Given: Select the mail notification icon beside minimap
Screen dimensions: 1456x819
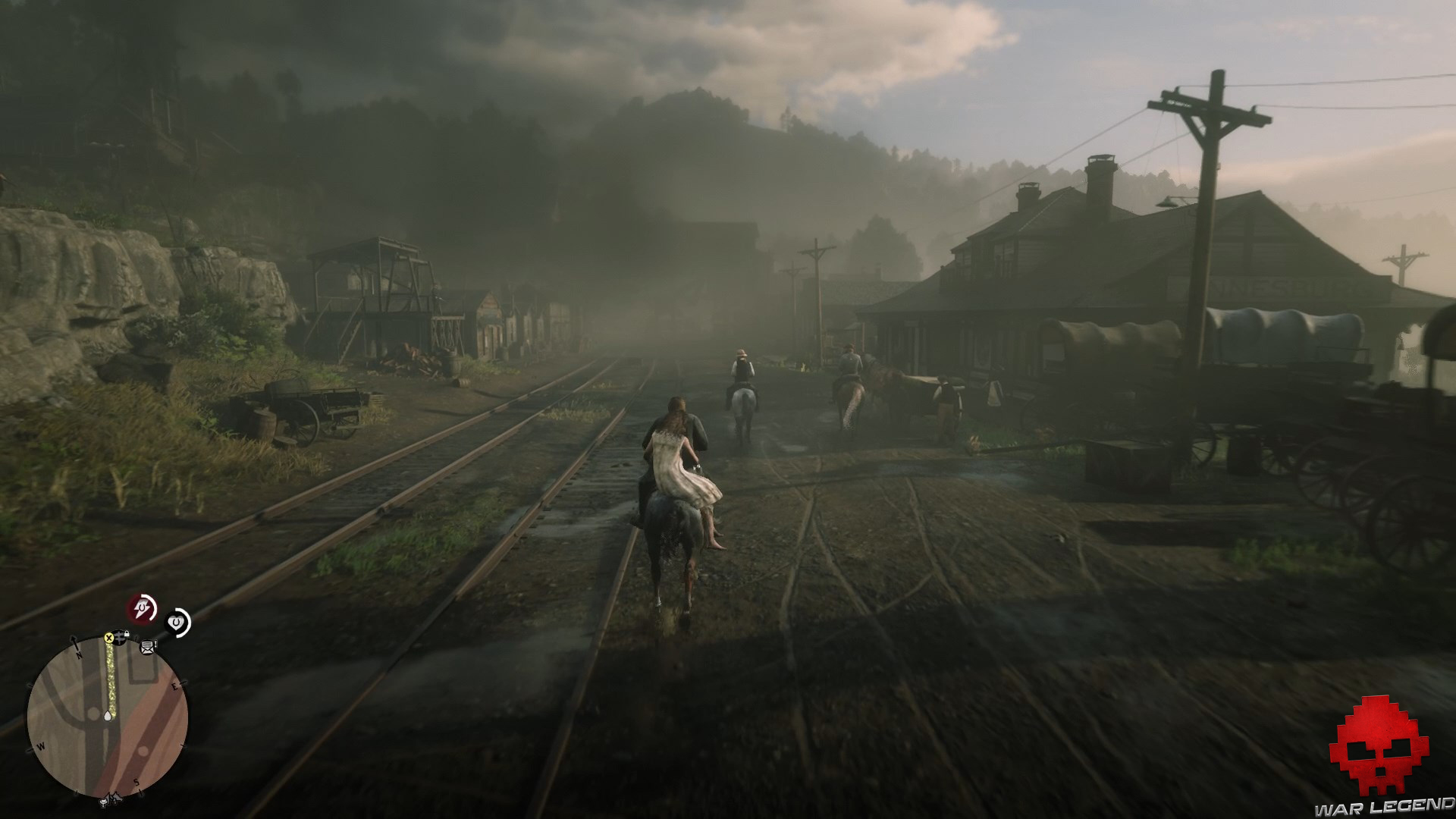Looking at the screenshot, I should point(147,648).
